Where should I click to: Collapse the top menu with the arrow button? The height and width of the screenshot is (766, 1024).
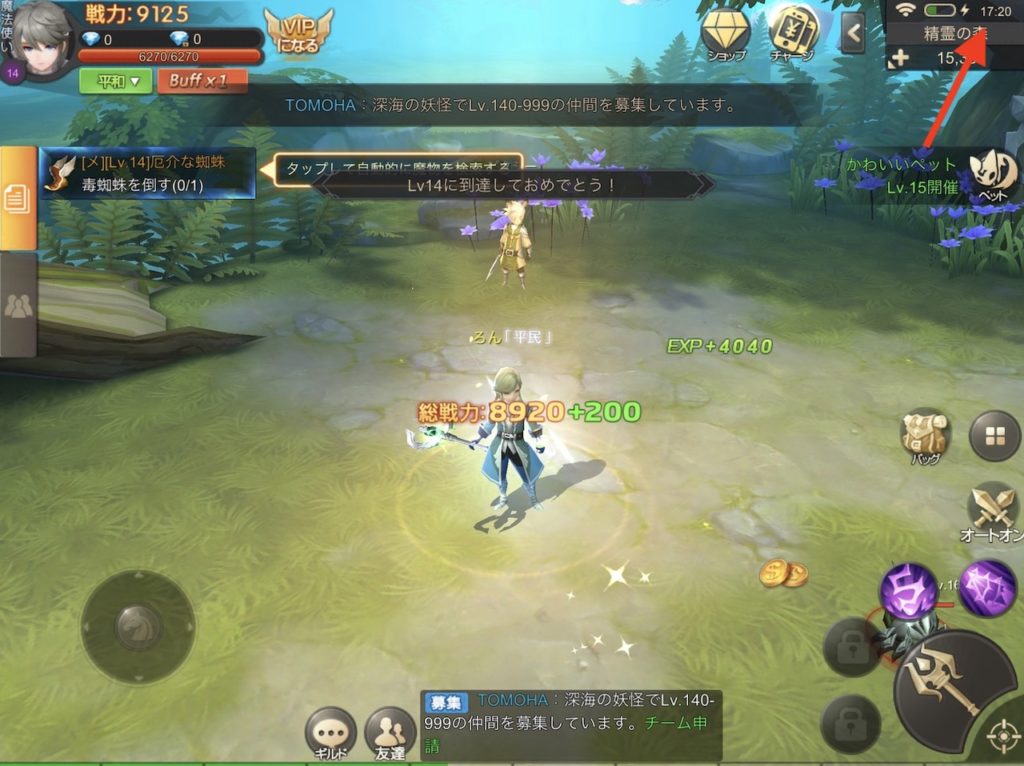[x=852, y=33]
